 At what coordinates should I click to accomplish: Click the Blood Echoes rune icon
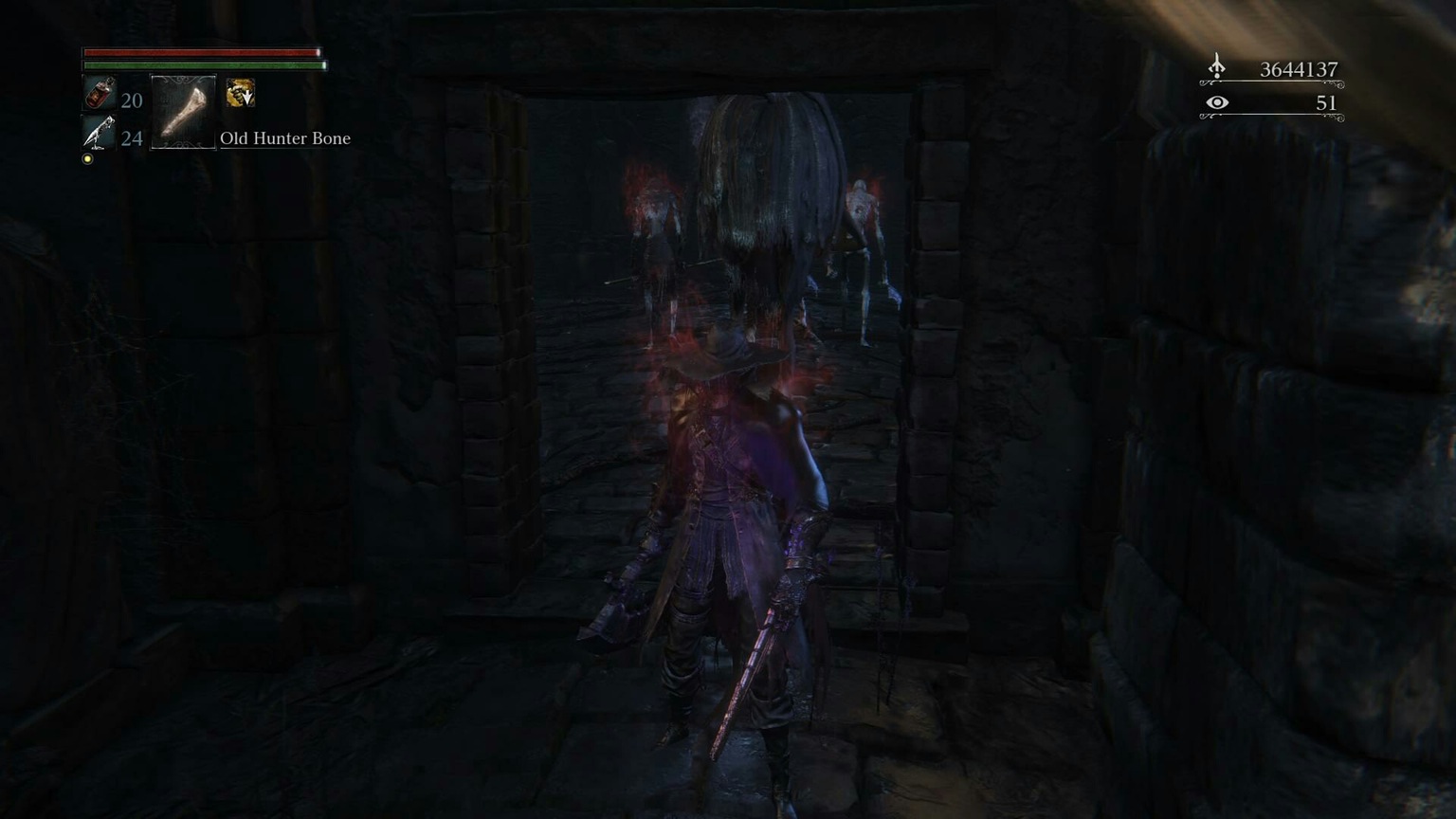(x=1216, y=66)
